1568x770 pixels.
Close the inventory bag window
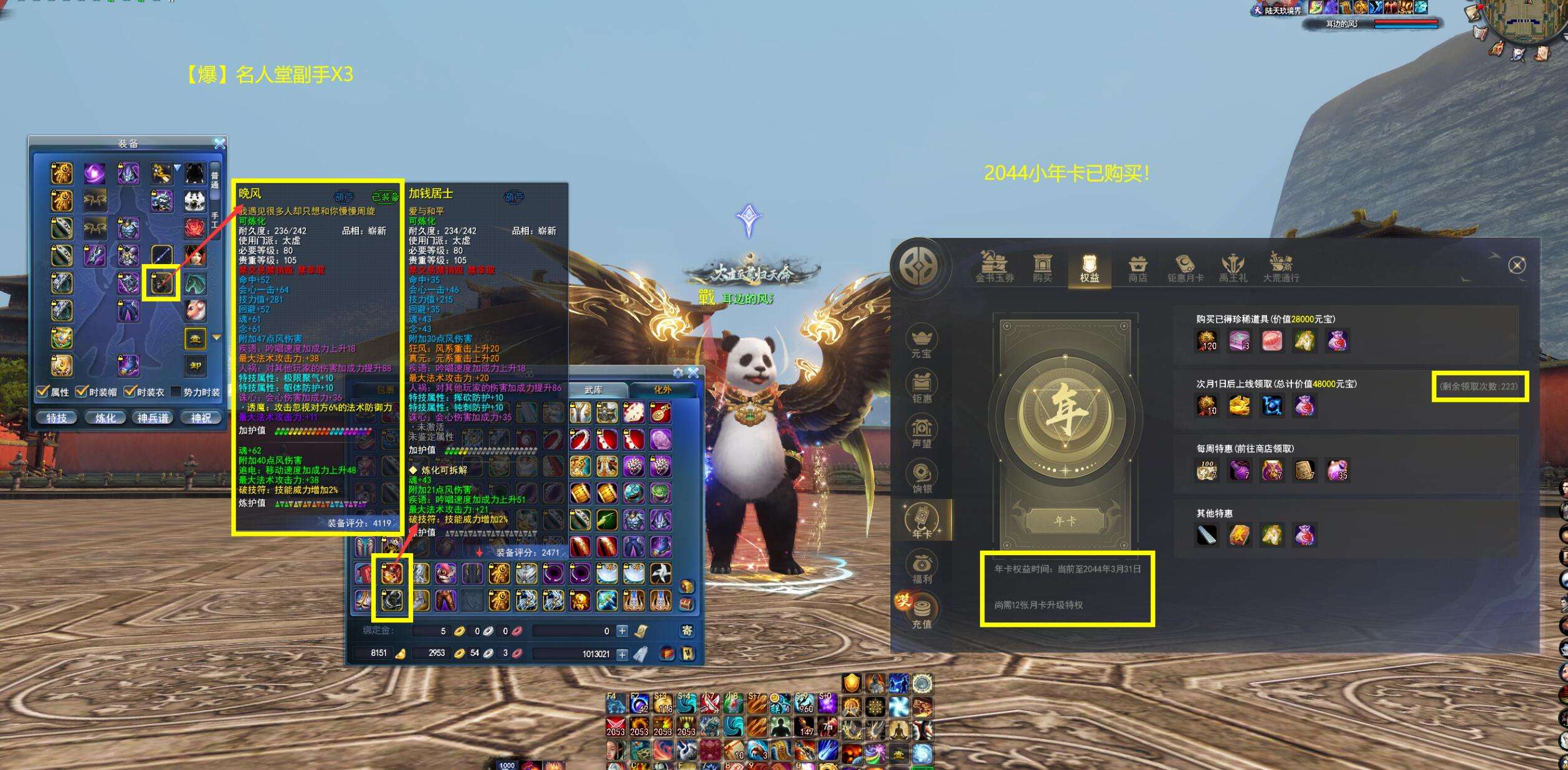pos(693,373)
